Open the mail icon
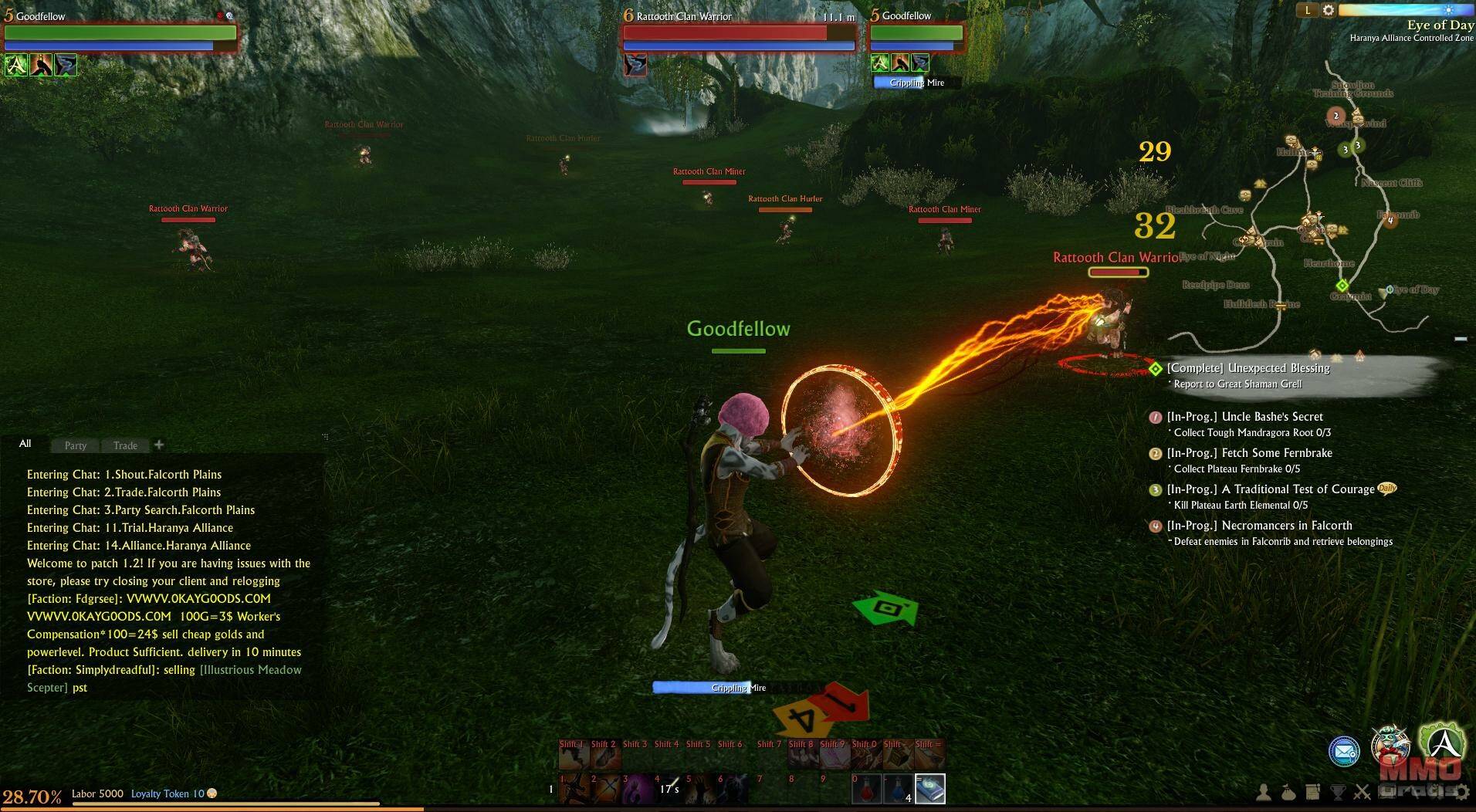The height and width of the screenshot is (812, 1476). coord(1344,751)
